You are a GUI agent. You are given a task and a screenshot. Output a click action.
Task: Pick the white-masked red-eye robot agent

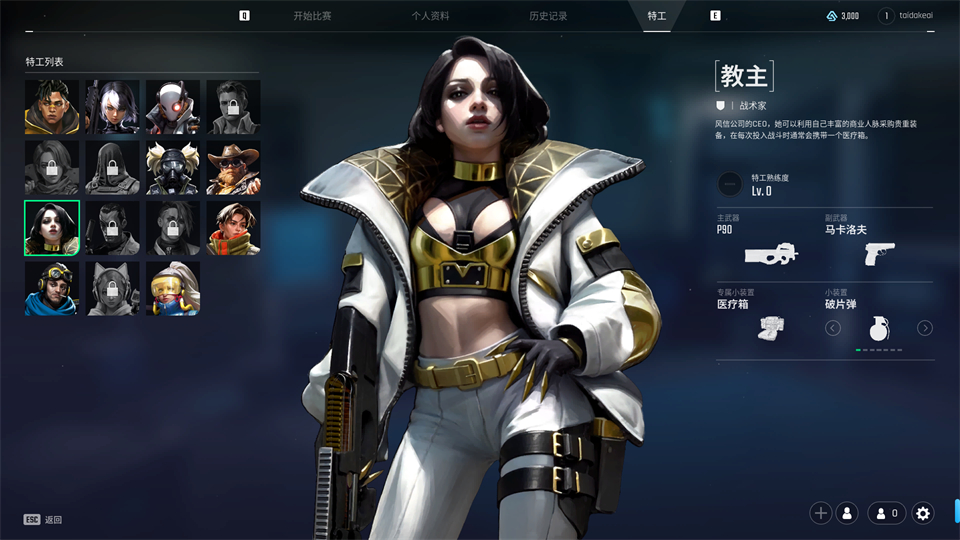point(173,107)
